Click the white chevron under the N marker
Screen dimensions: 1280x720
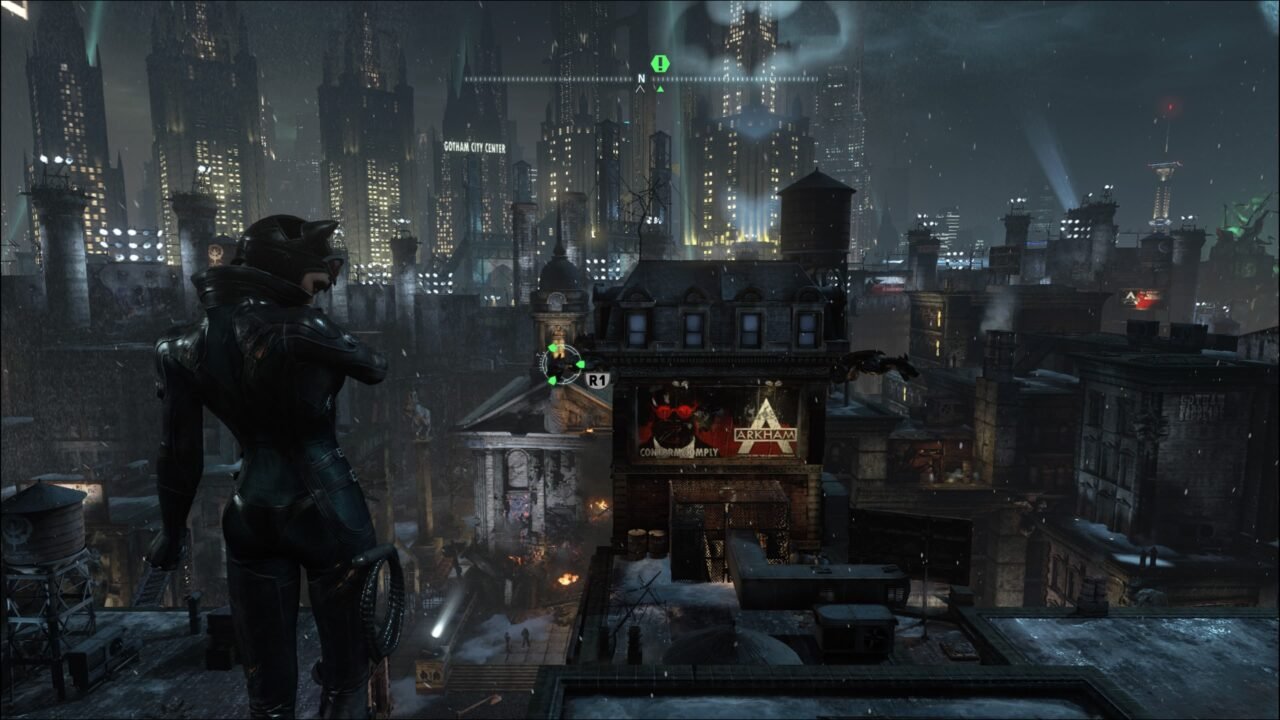click(x=641, y=88)
